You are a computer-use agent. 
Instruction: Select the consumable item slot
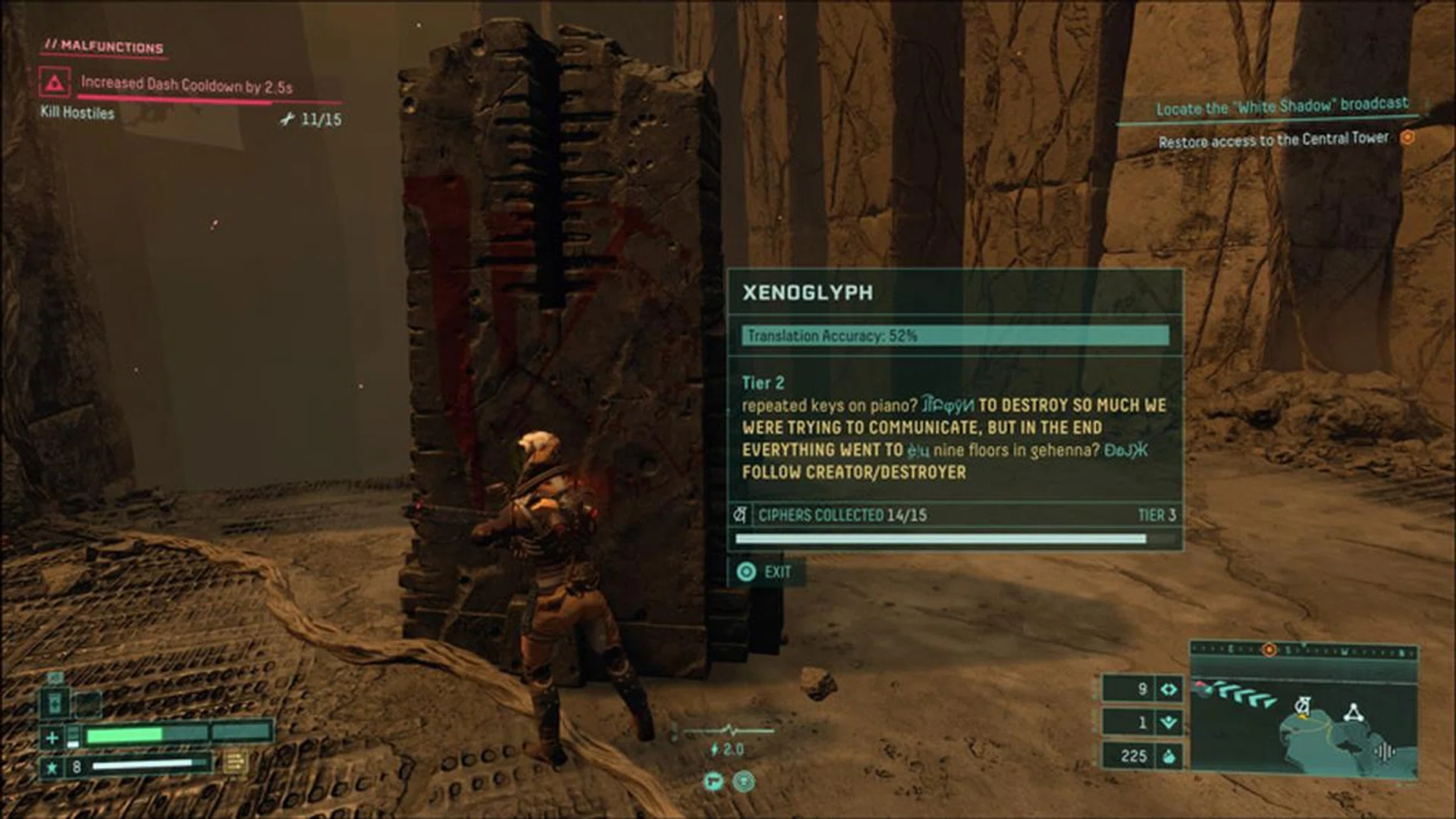point(55,703)
